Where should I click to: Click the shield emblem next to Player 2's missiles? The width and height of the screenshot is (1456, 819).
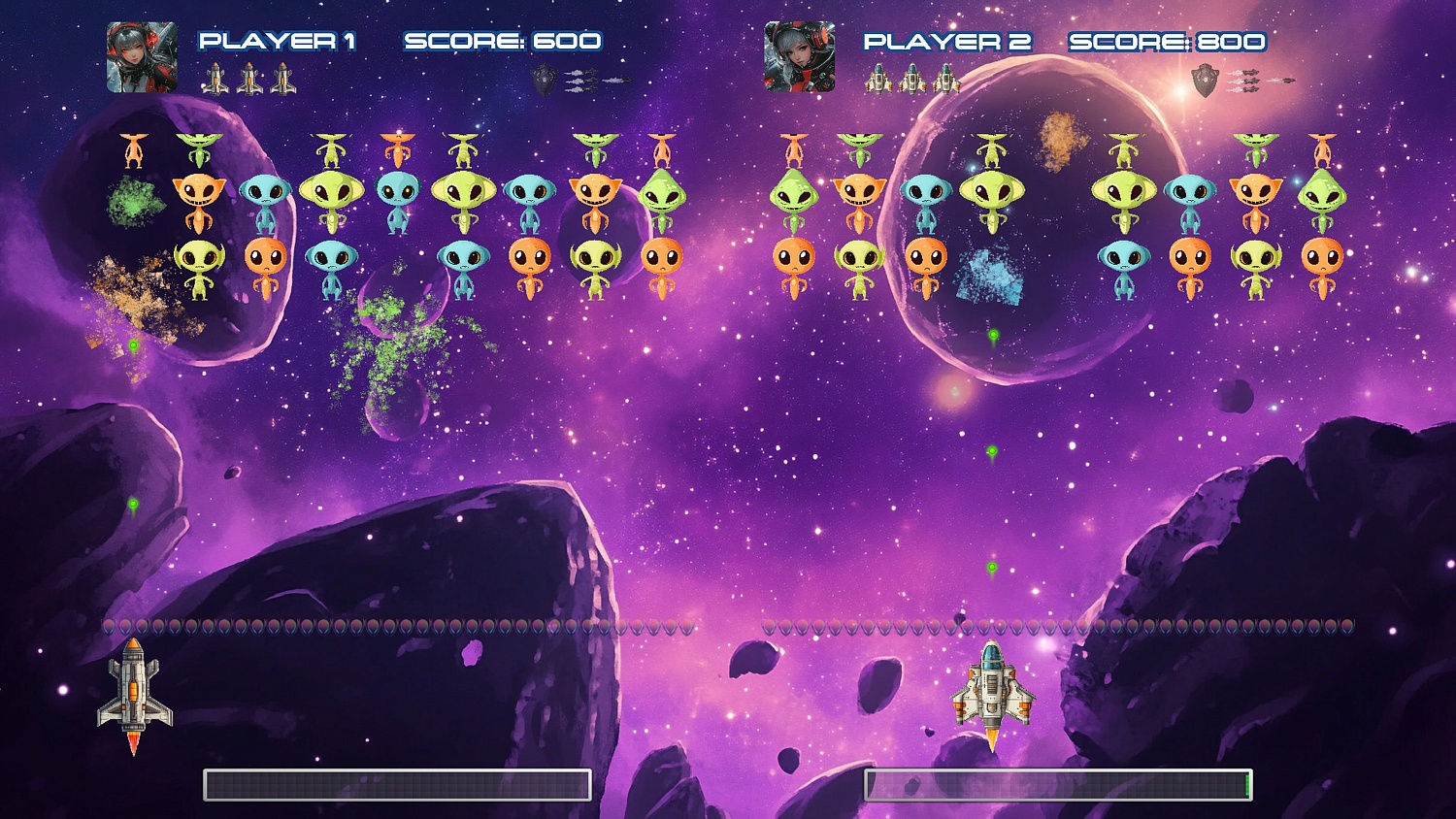tap(1204, 81)
